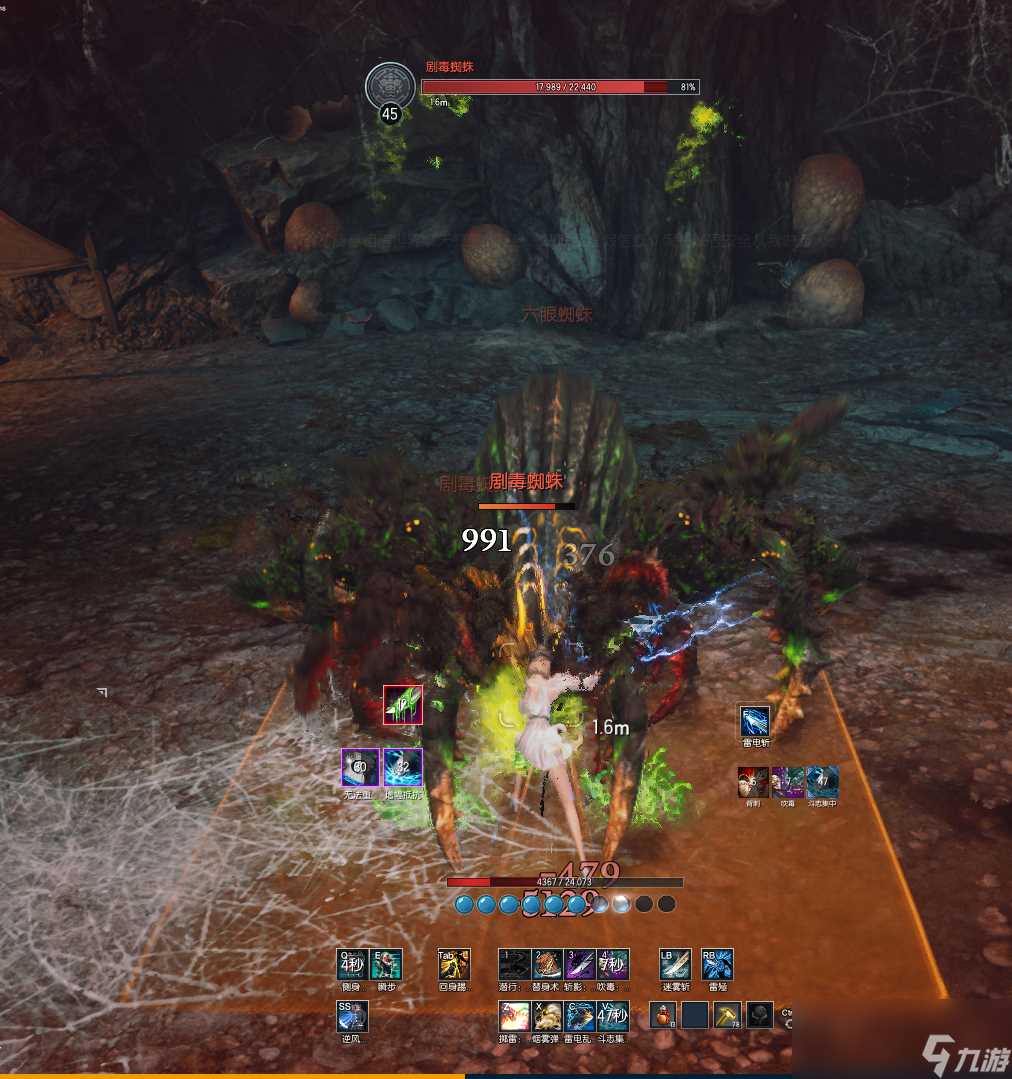This screenshot has height=1079, width=1012.
Task: Click the boss spider portrait emblem
Action: (x=390, y=86)
